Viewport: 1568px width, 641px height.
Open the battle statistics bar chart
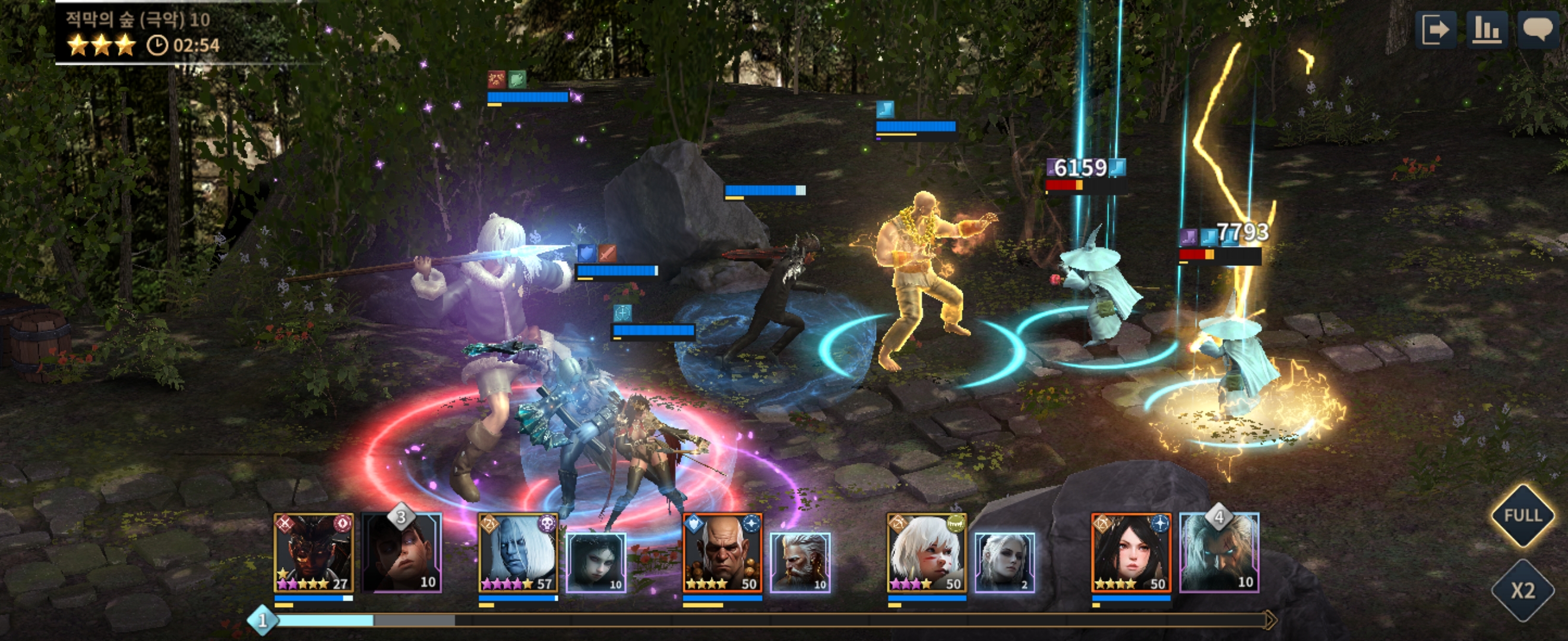pos(1488,30)
